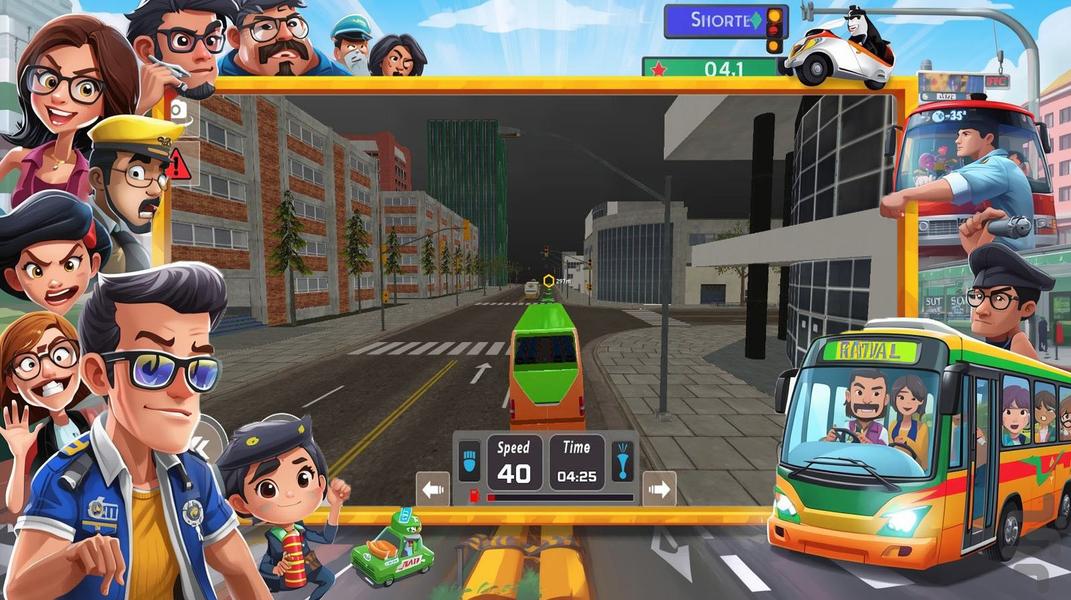Hit the blue brake pedal
The image size is (1071, 600).
470,461
